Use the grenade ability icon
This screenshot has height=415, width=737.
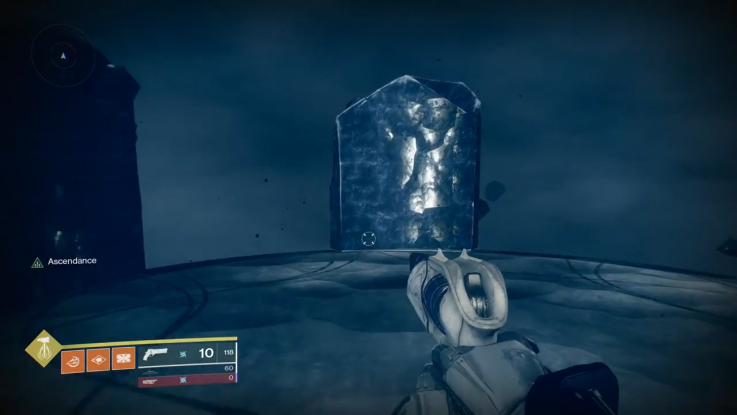(74, 358)
